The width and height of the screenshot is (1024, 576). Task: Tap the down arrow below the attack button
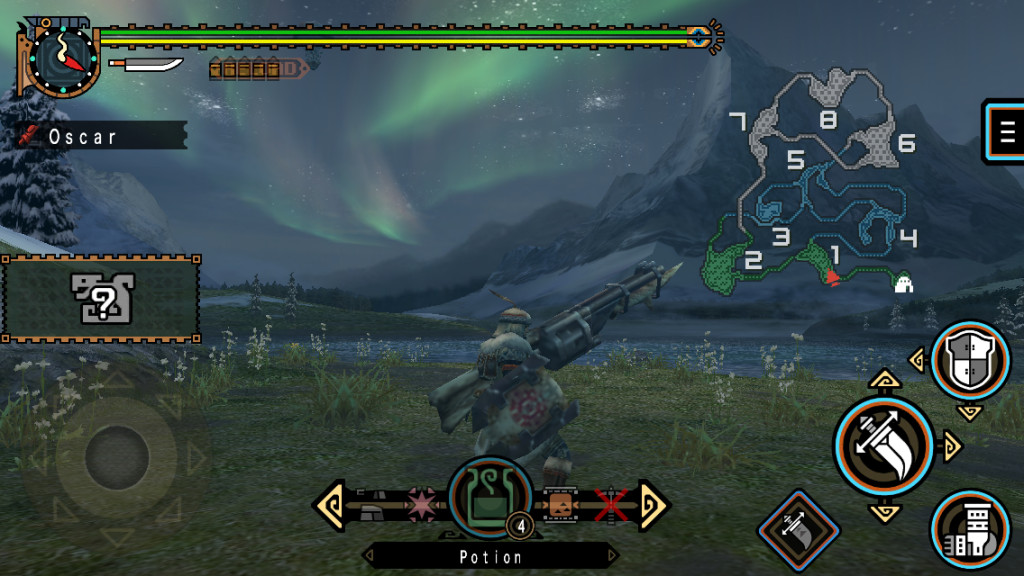pos(884,513)
